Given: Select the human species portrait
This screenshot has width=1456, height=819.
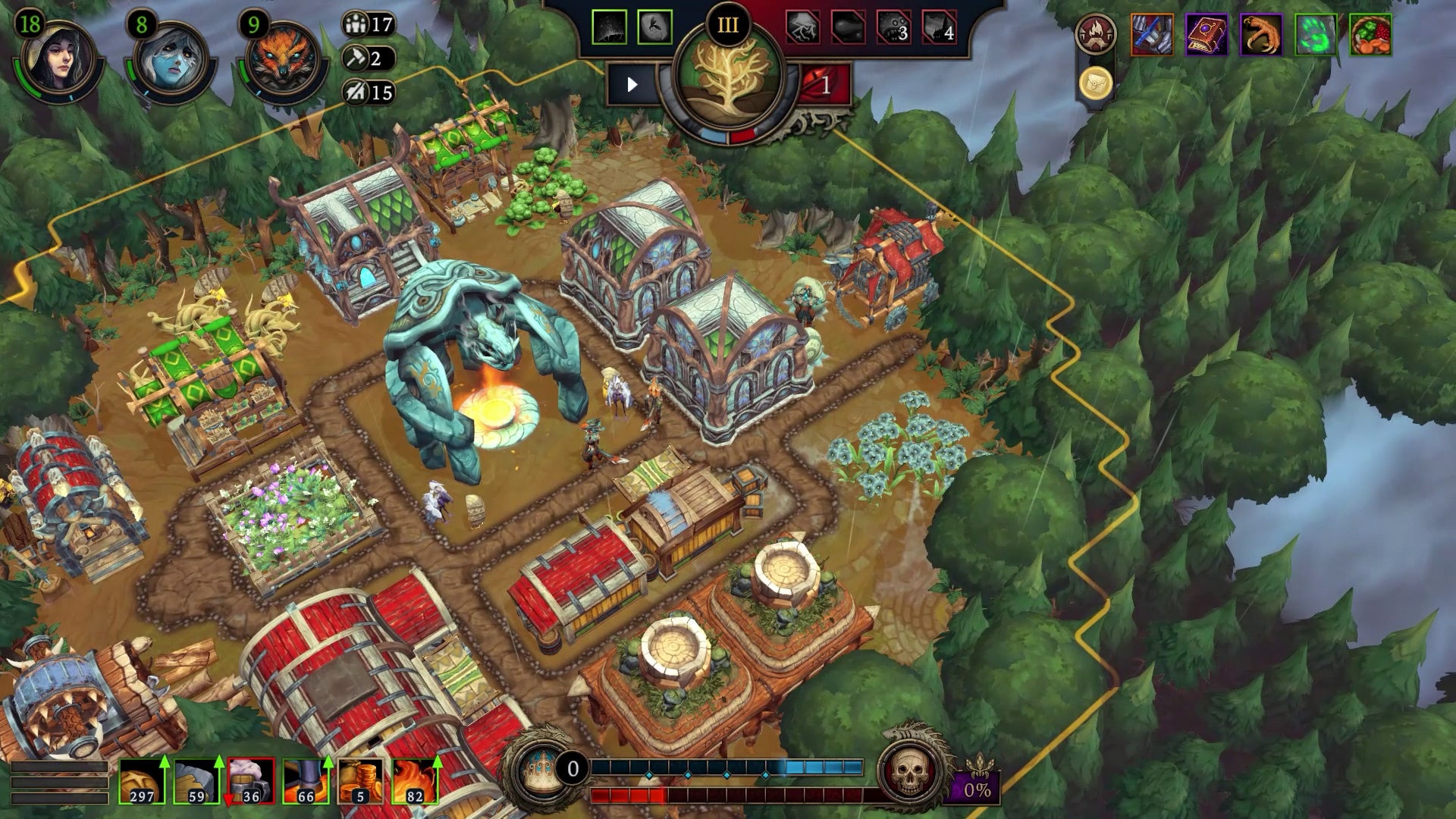Looking at the screenshot, I should (x=58, y=59).
